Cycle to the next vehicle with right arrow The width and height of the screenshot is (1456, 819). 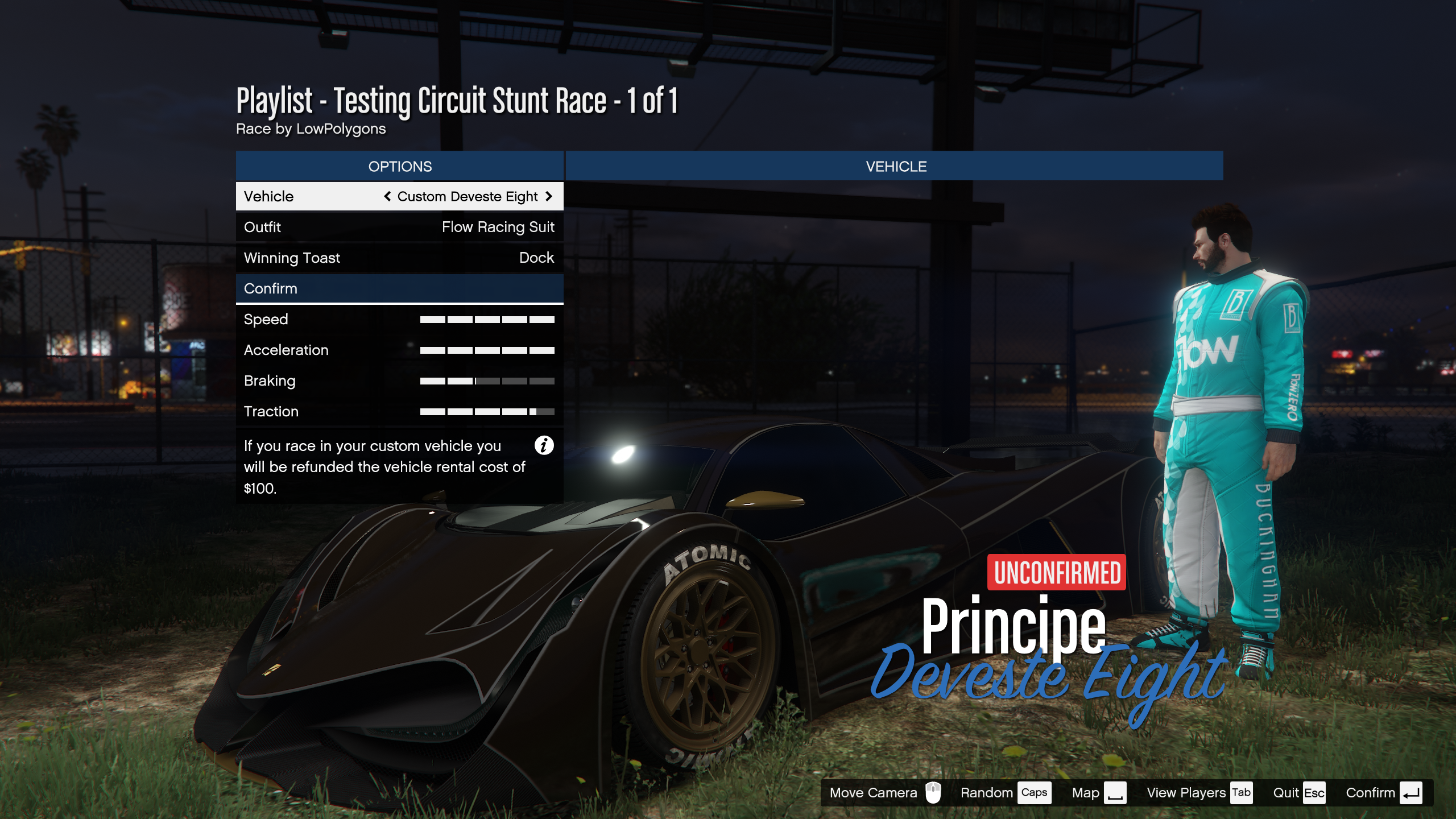click(x=549, y=196)
